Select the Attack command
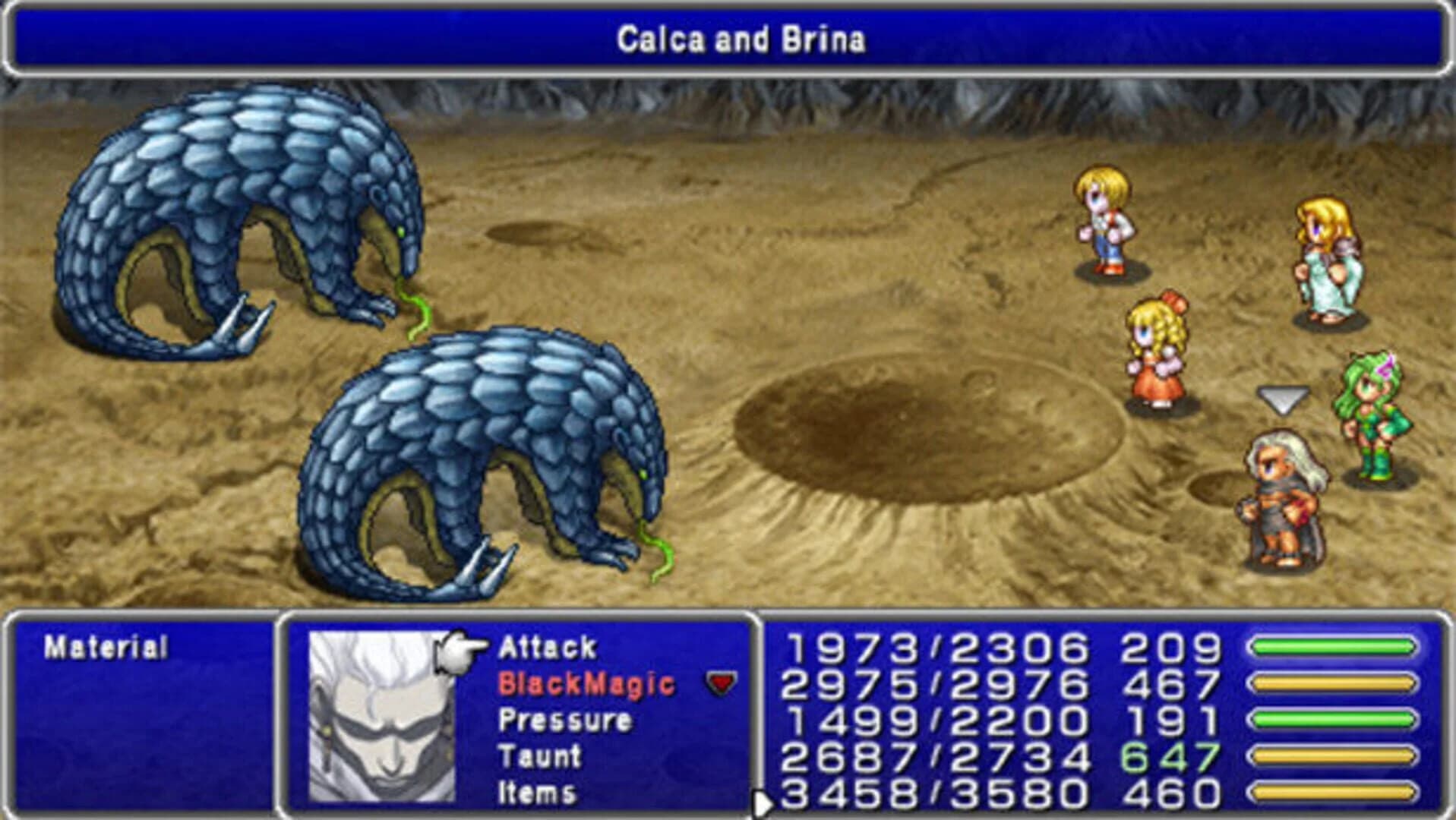1456x820 pixels. pyautogui.click(x=547, y=647)
